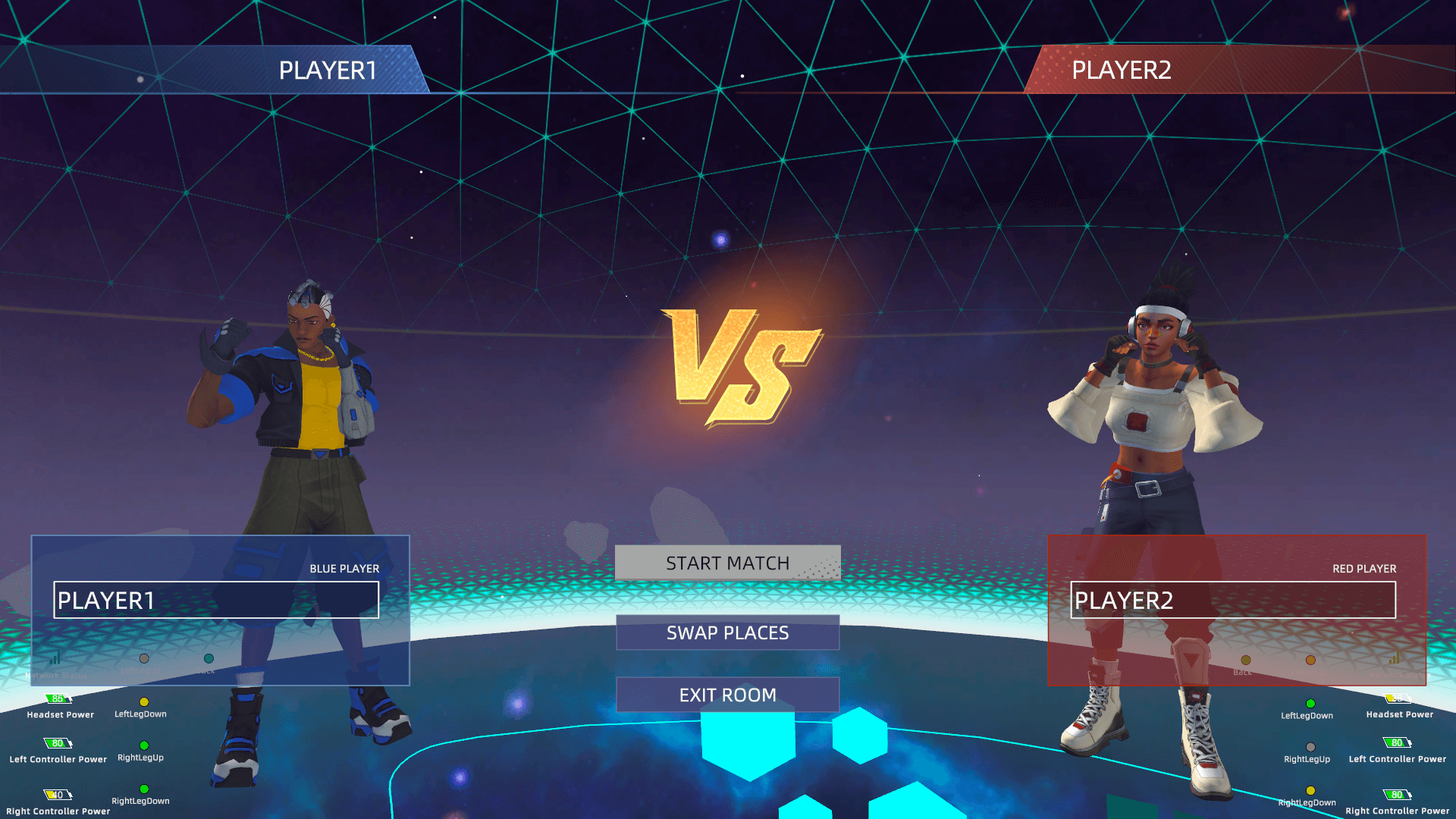The width and height of the screenshot is (1456, 819).
Task: Exit the room
Action: tap(727, 695)
